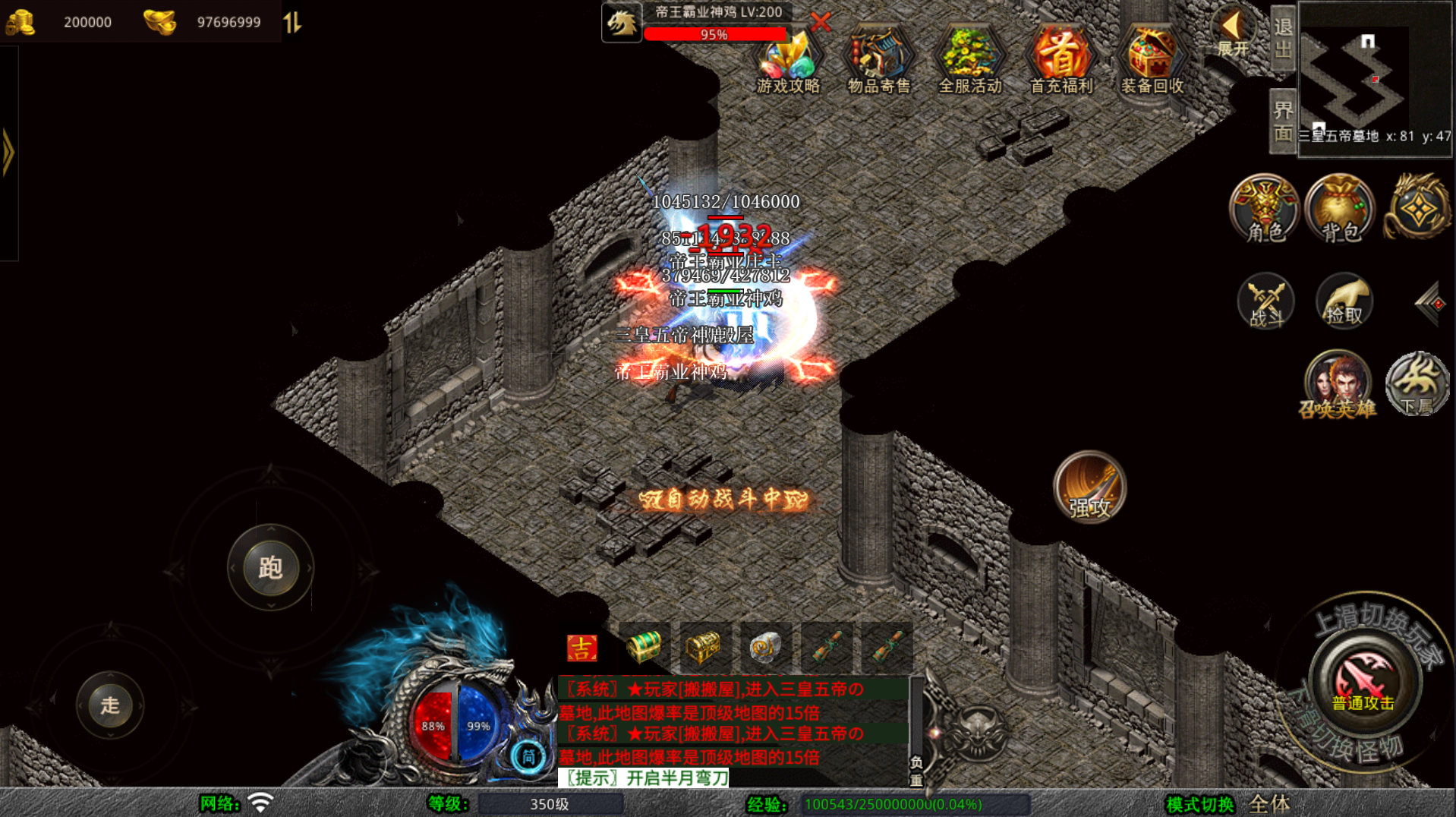Close the target frame with red X
Viewport: 1456px width, 817px height.
pos(821,21)
